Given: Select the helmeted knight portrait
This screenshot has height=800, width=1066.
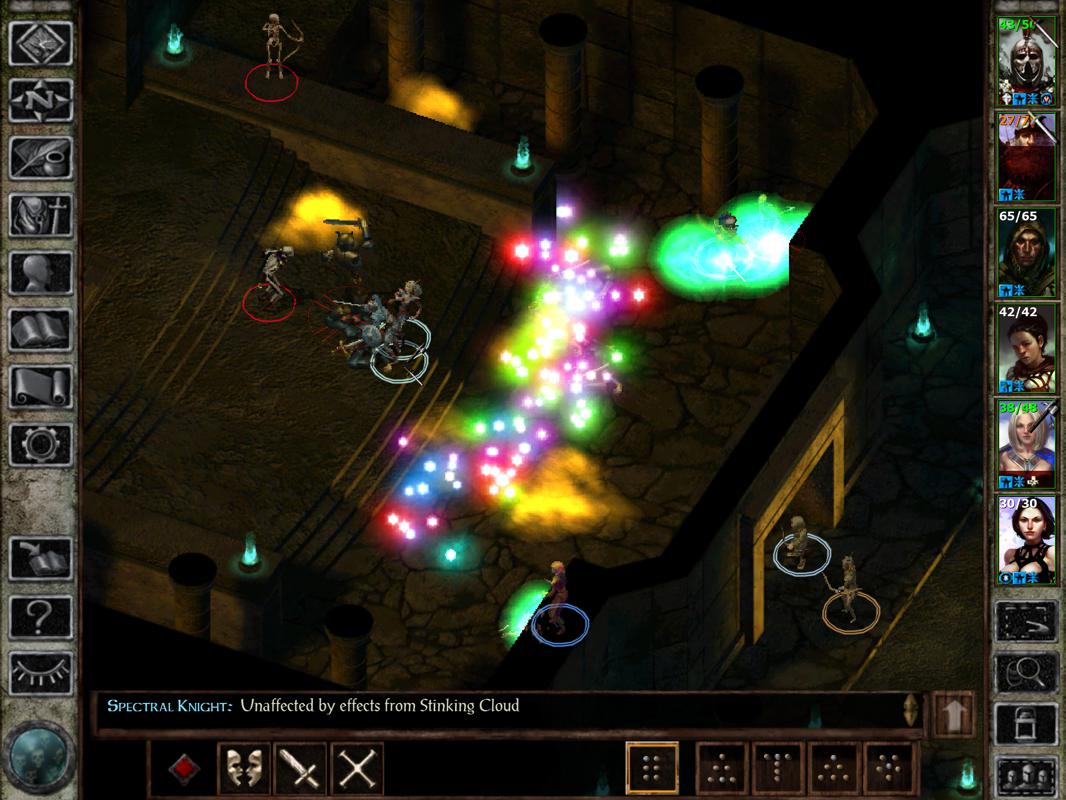Looking at the screenshot, I should pyautogui.click(x=1027, y=60).
